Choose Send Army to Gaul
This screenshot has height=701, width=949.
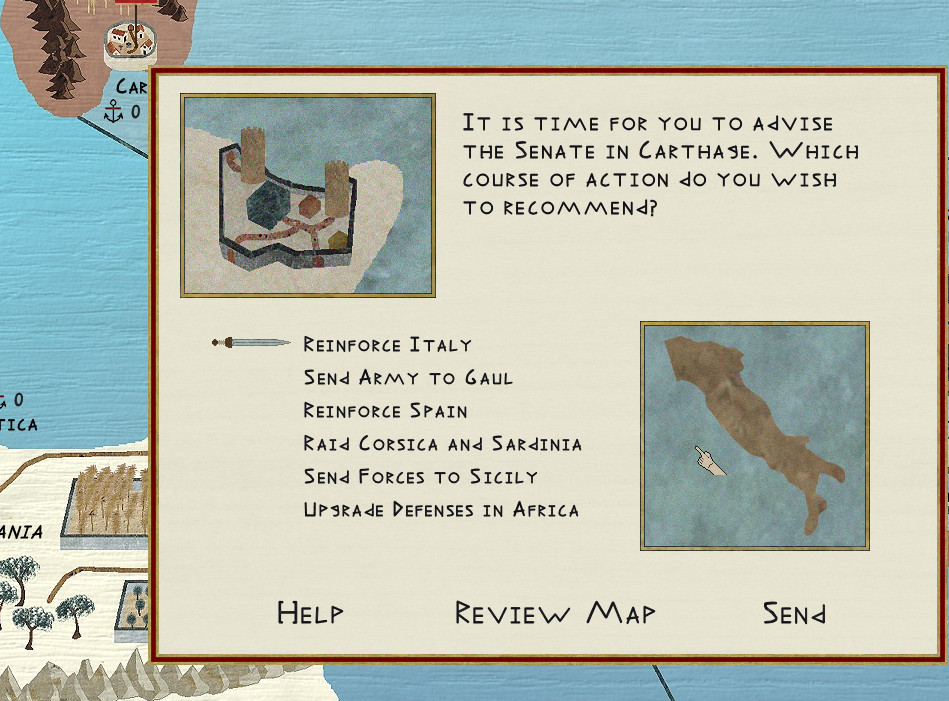coord(408,378)
